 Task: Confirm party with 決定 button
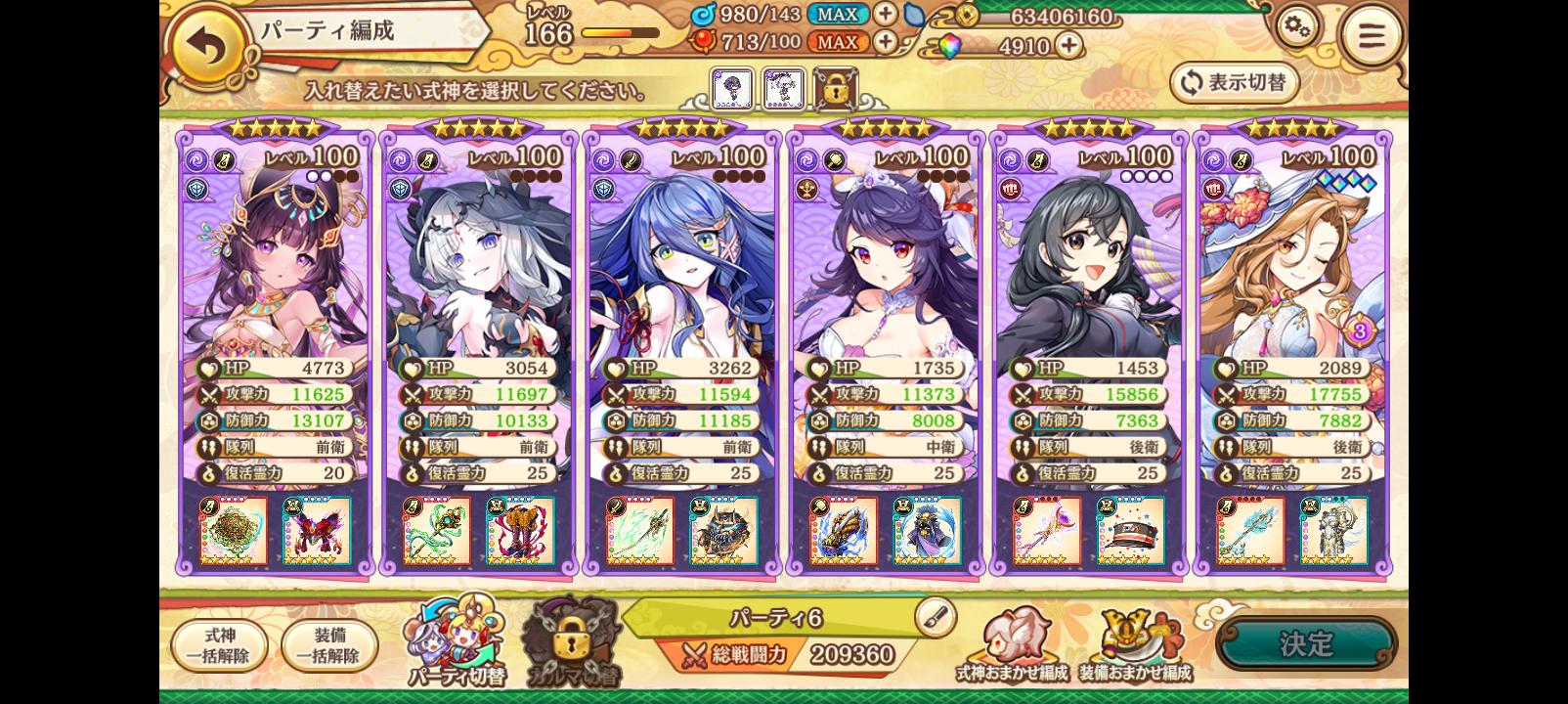tap(1306, 643)
